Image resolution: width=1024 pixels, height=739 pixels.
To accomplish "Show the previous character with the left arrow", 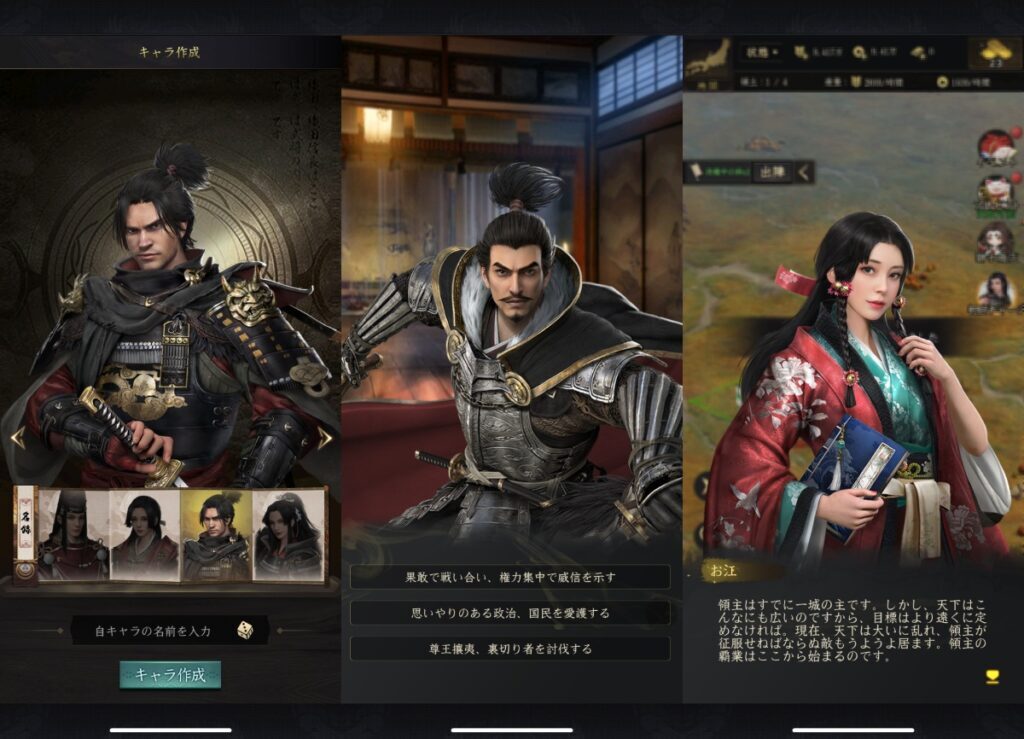I will coord(16,437).
